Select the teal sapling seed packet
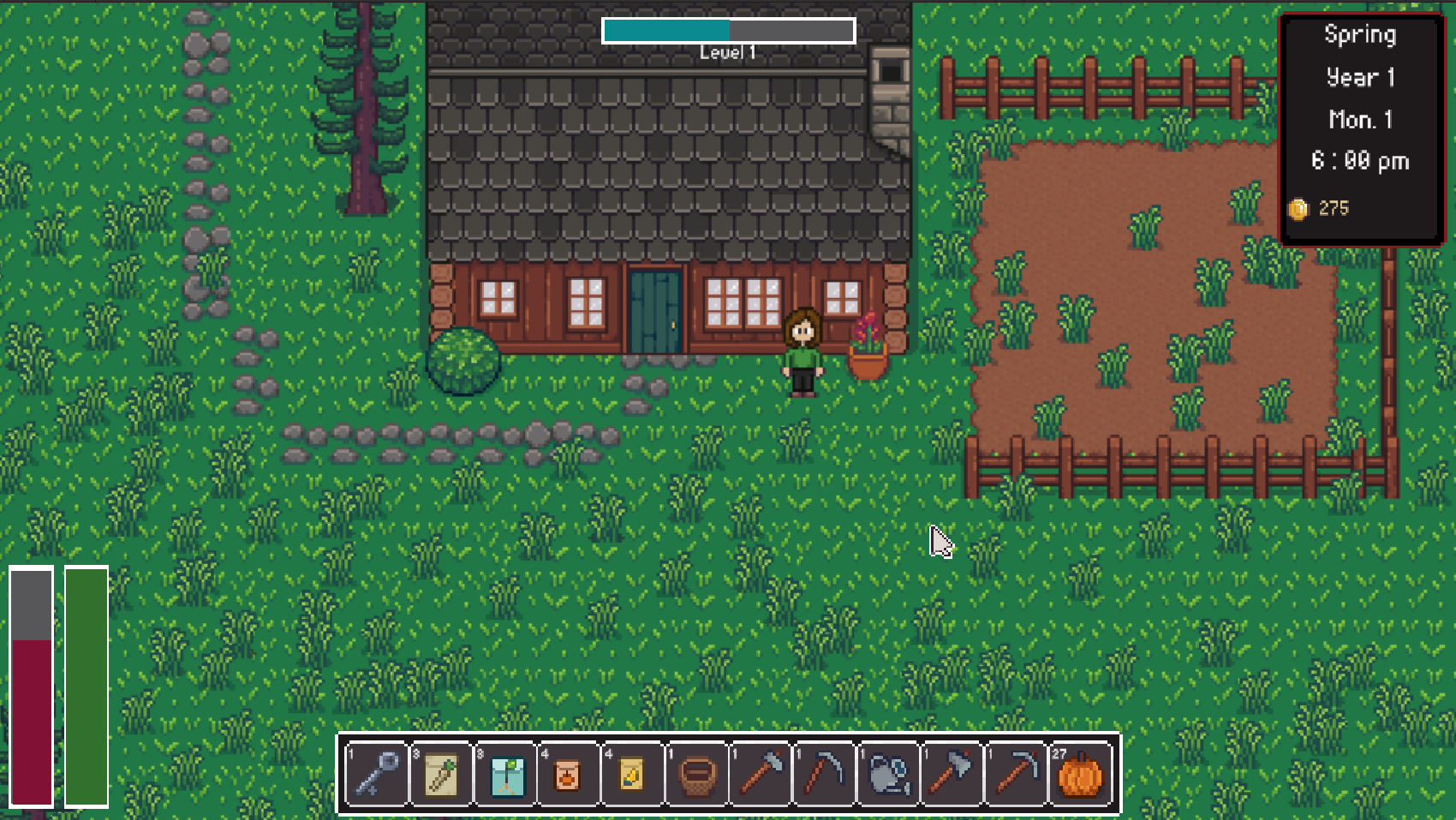 [x=506, y=775]
